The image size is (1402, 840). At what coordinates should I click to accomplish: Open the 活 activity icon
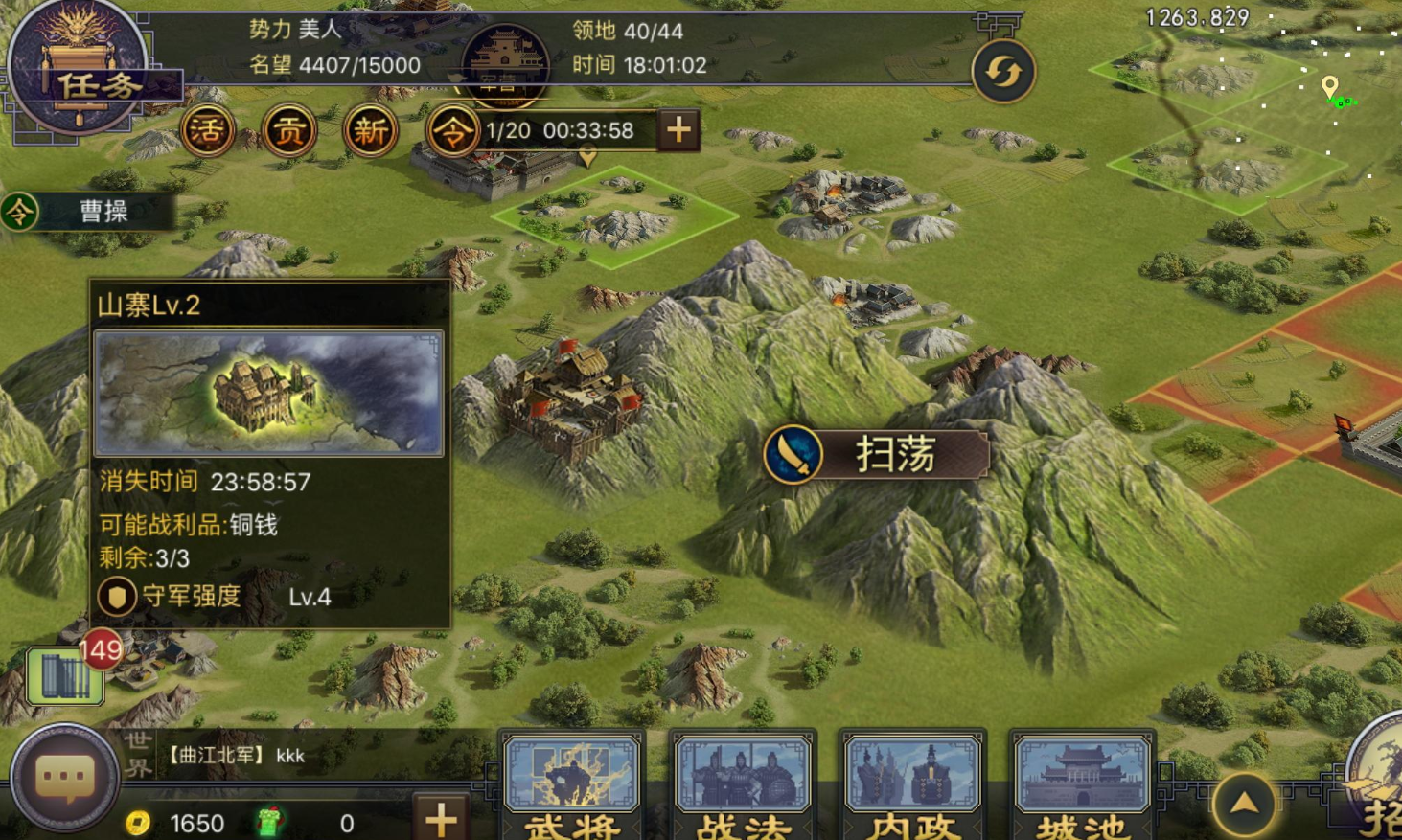207,130
